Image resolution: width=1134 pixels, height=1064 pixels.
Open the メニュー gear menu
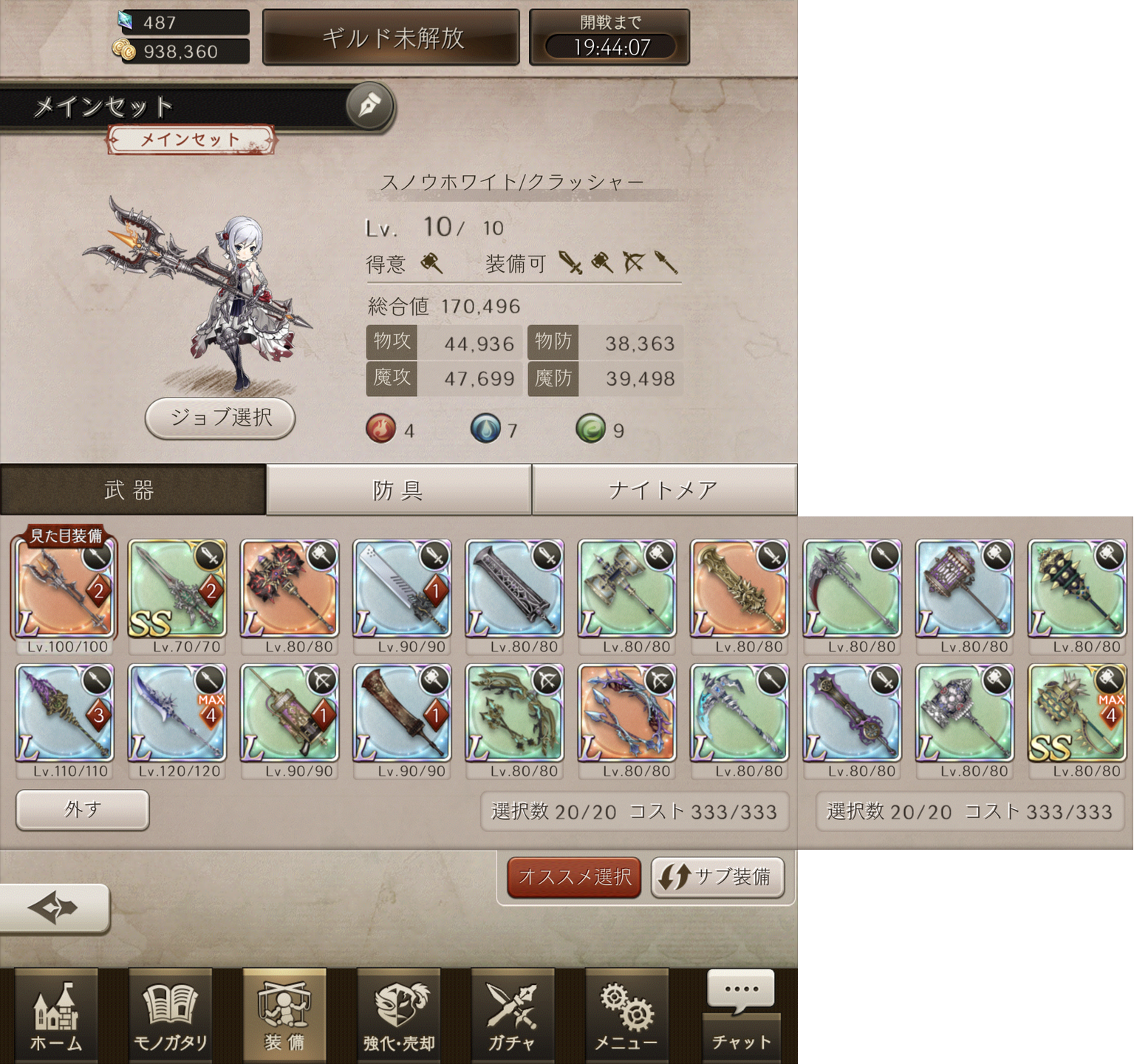click(x=626, y=1016)
